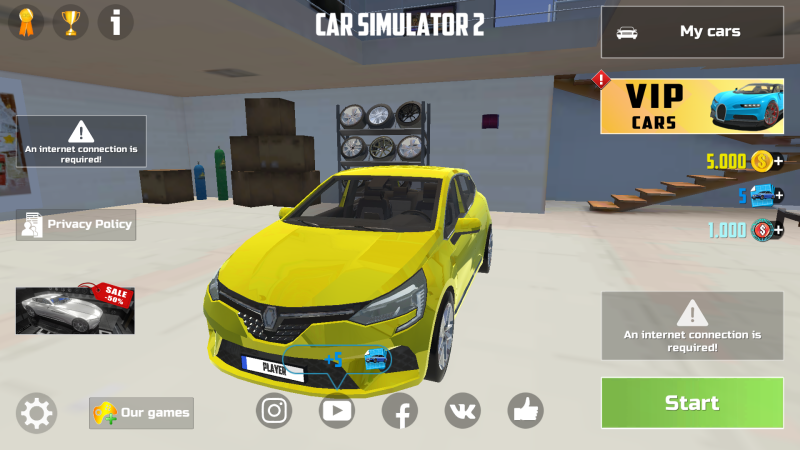
Task: Show the award ribbon achievements
Action: tap(26, 22)
